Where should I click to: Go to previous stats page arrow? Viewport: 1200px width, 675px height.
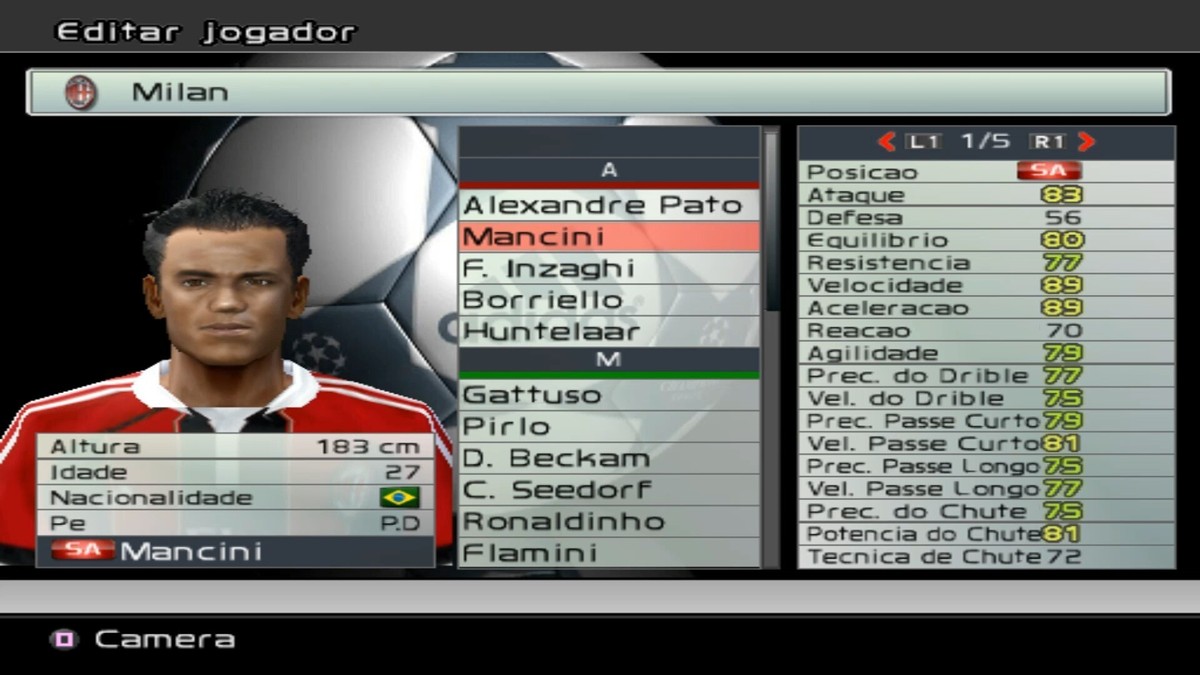[886, 142]
